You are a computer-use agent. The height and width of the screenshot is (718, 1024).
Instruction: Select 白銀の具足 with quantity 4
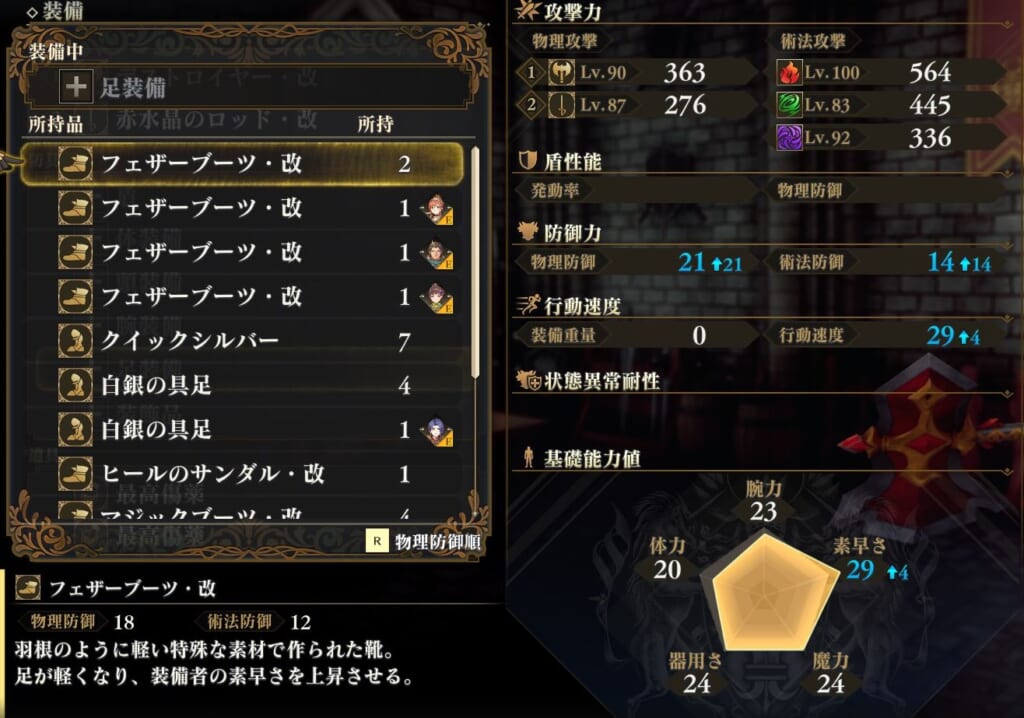coord(240,385)
